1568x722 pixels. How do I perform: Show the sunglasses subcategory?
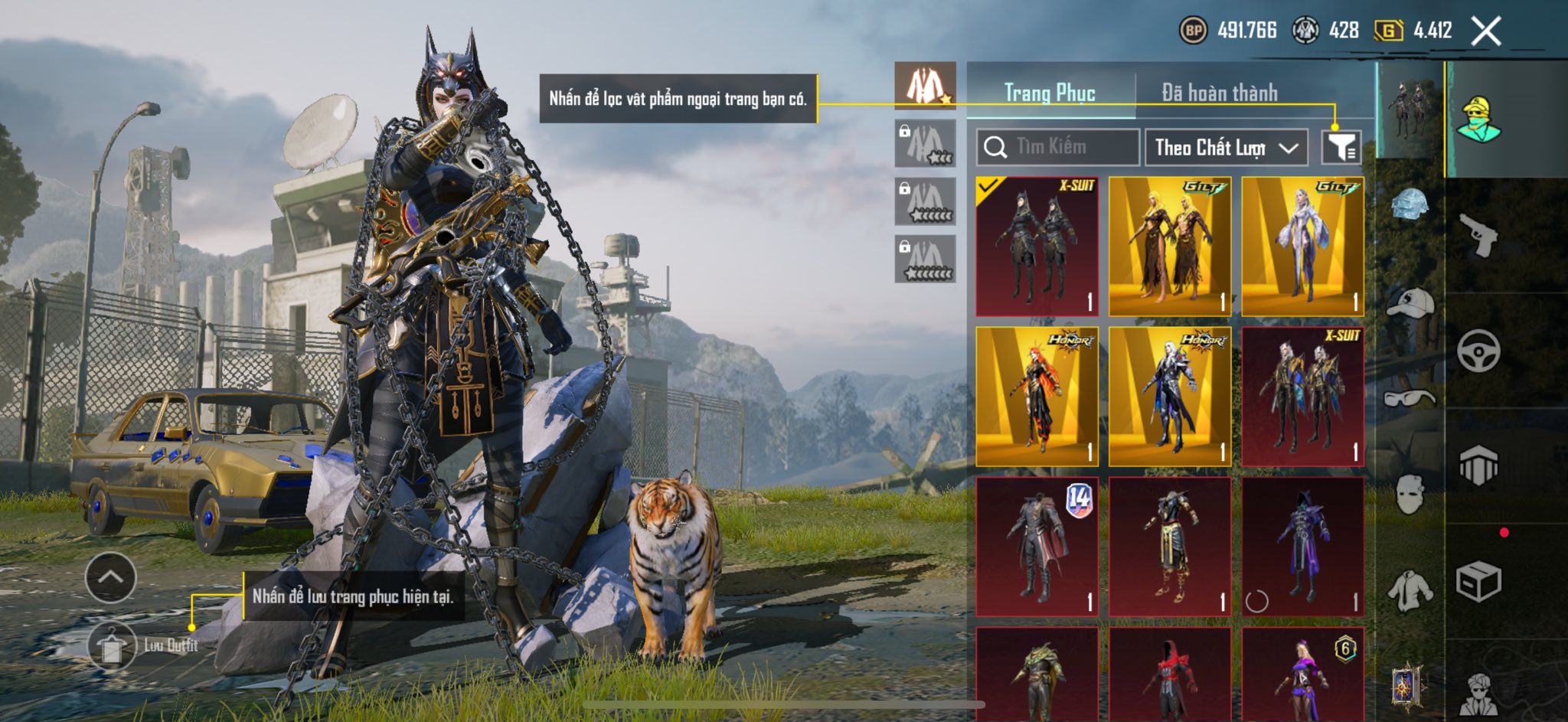click(1410, 398)
